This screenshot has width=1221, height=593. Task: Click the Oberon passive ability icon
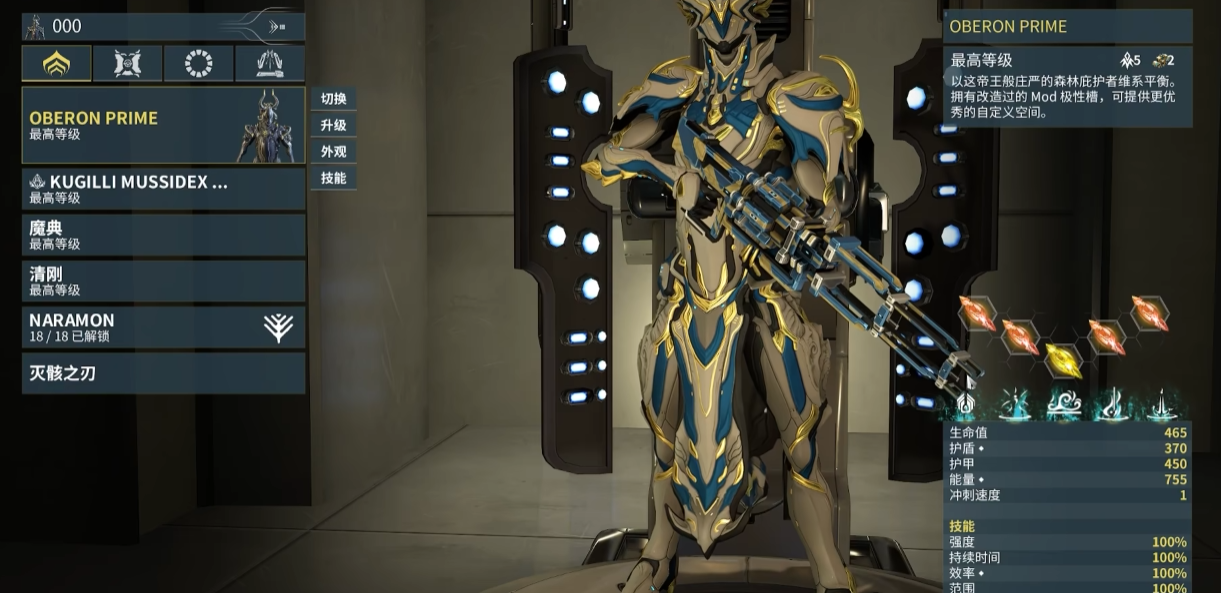point(965,405)
